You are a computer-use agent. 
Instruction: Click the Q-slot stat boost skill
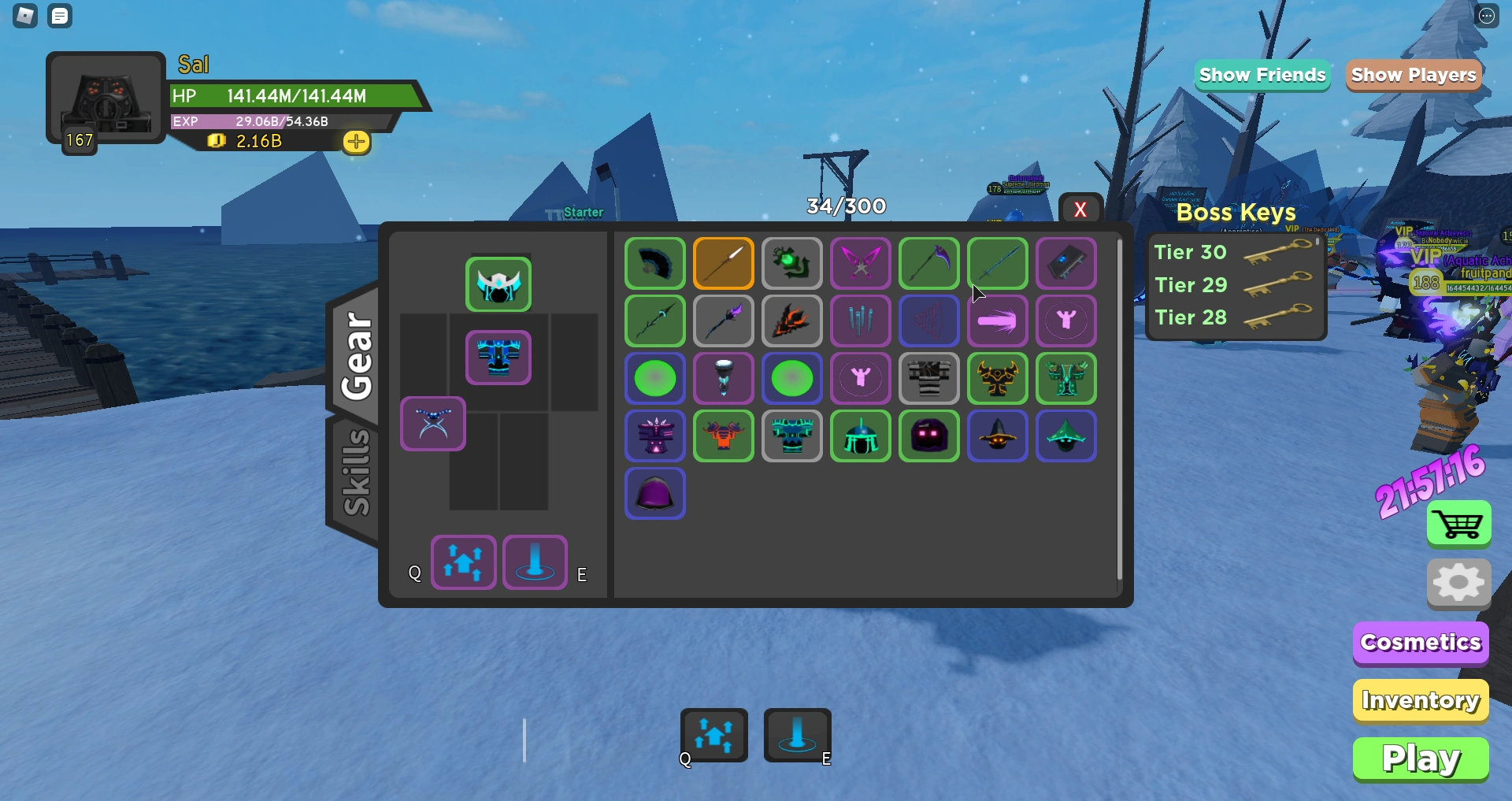coord(463,562)
